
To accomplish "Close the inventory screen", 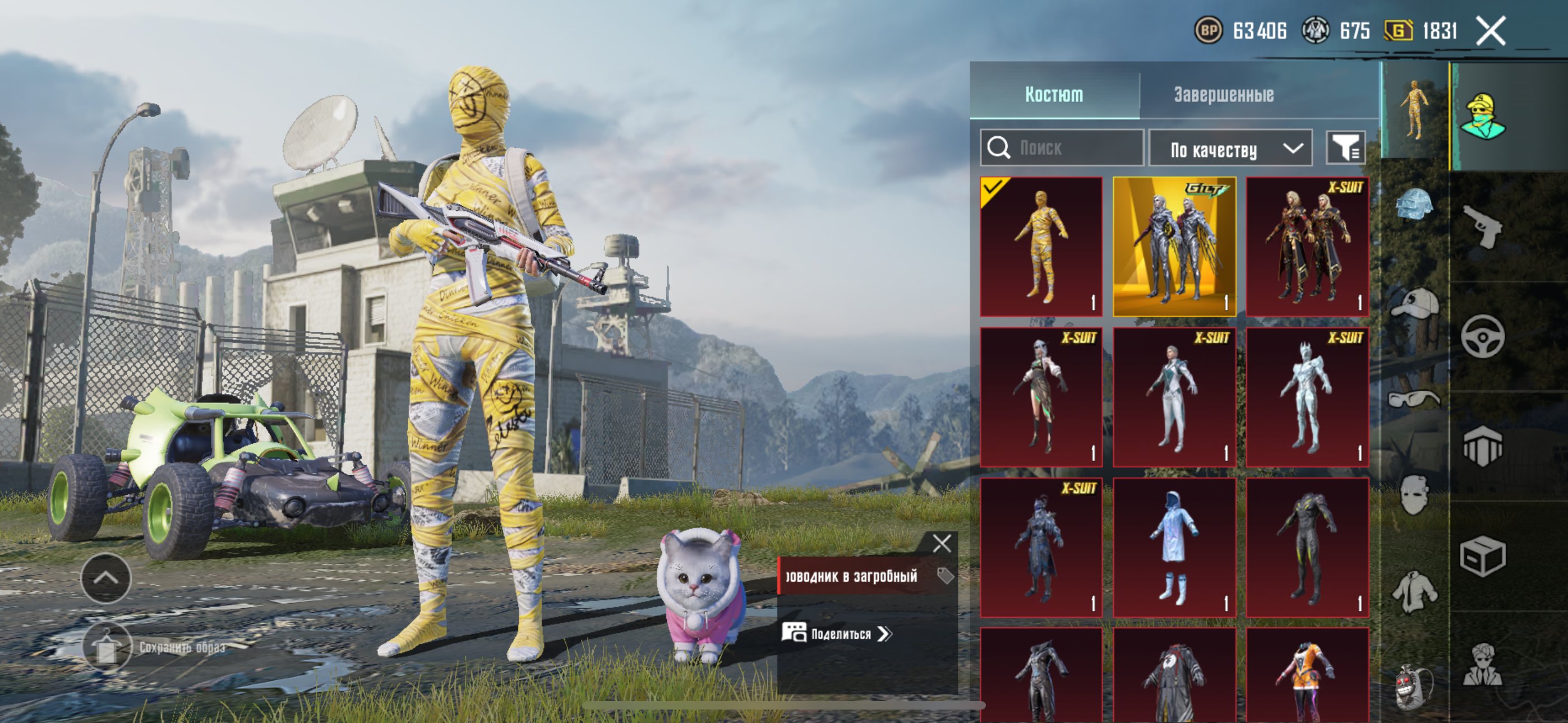I will point(1491,30).
